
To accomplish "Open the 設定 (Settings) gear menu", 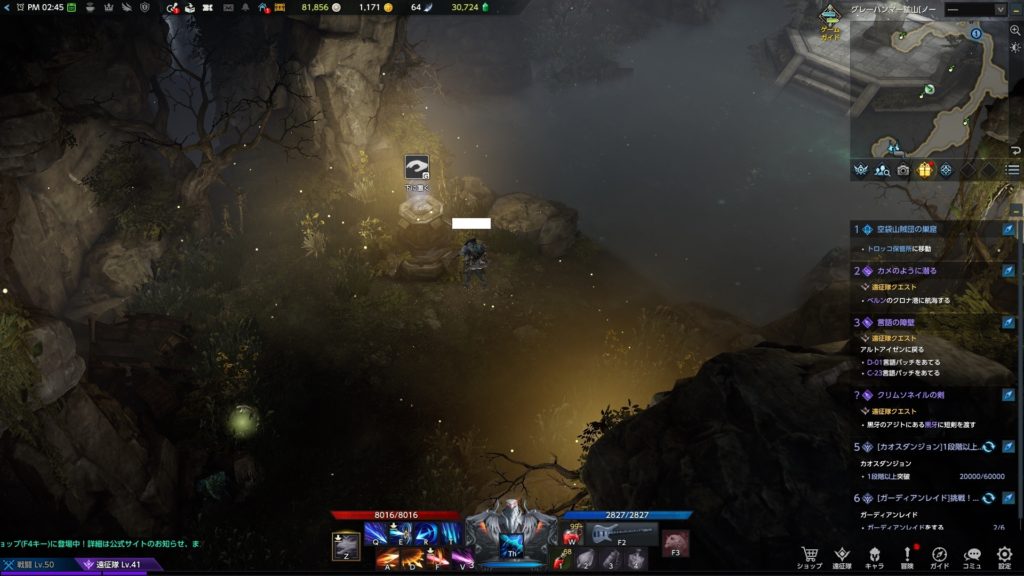I will pyautogui.click(x=1005, y=555).
